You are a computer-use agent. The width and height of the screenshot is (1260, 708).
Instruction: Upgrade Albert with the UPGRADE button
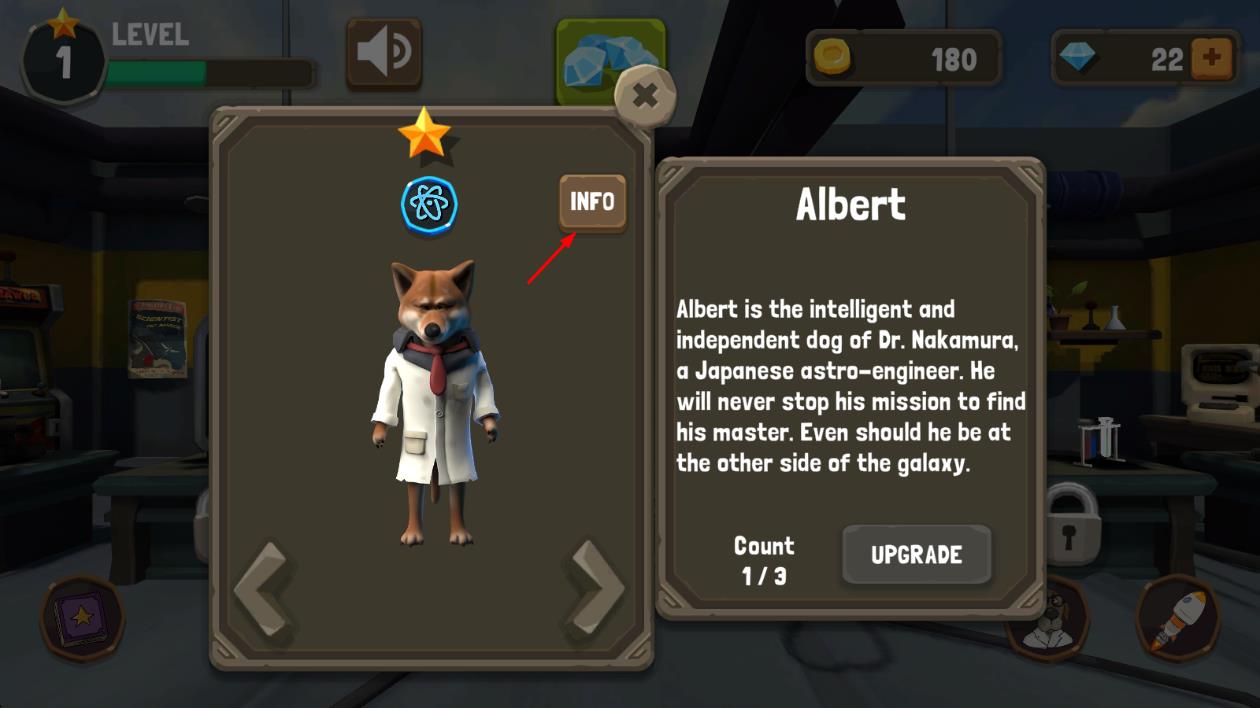[916, 555]
